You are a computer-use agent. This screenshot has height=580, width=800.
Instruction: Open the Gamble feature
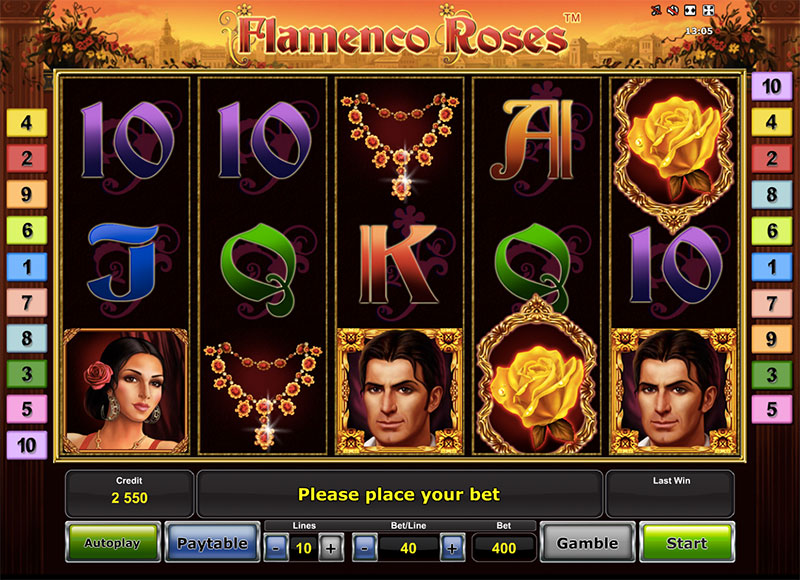[x=587, y=544]
